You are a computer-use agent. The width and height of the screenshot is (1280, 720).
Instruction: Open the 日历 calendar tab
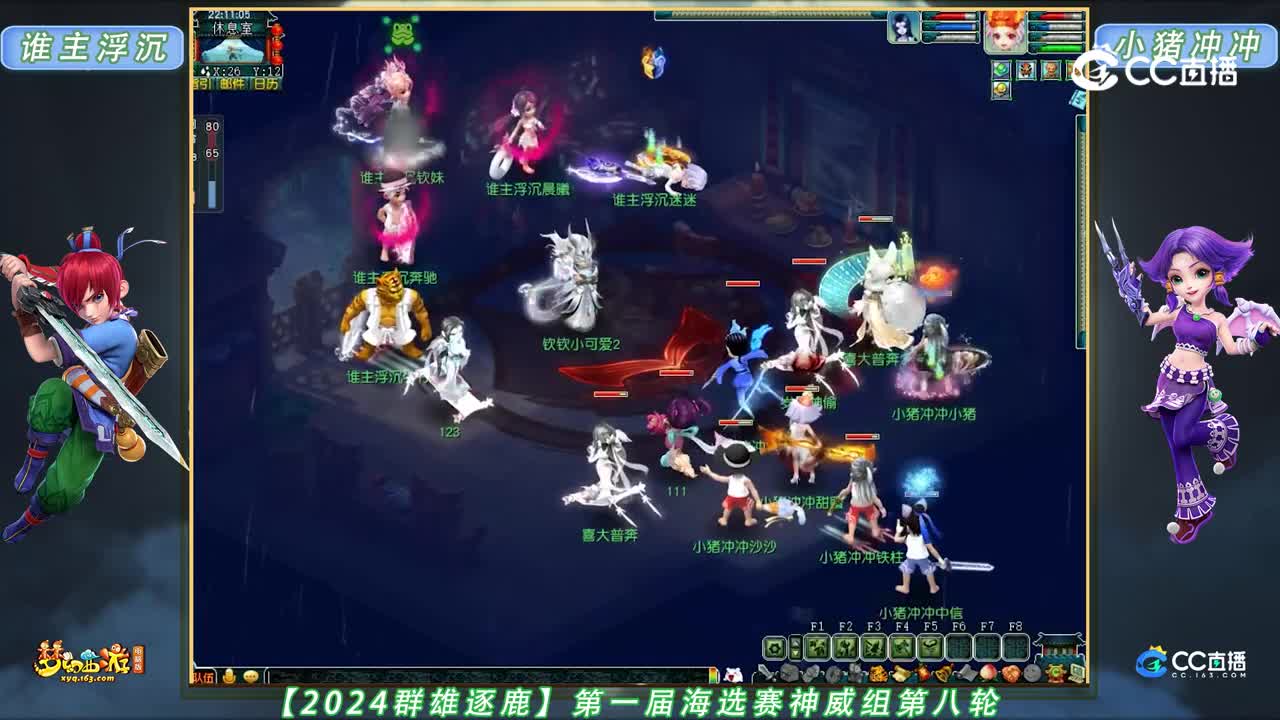(266, 83)
